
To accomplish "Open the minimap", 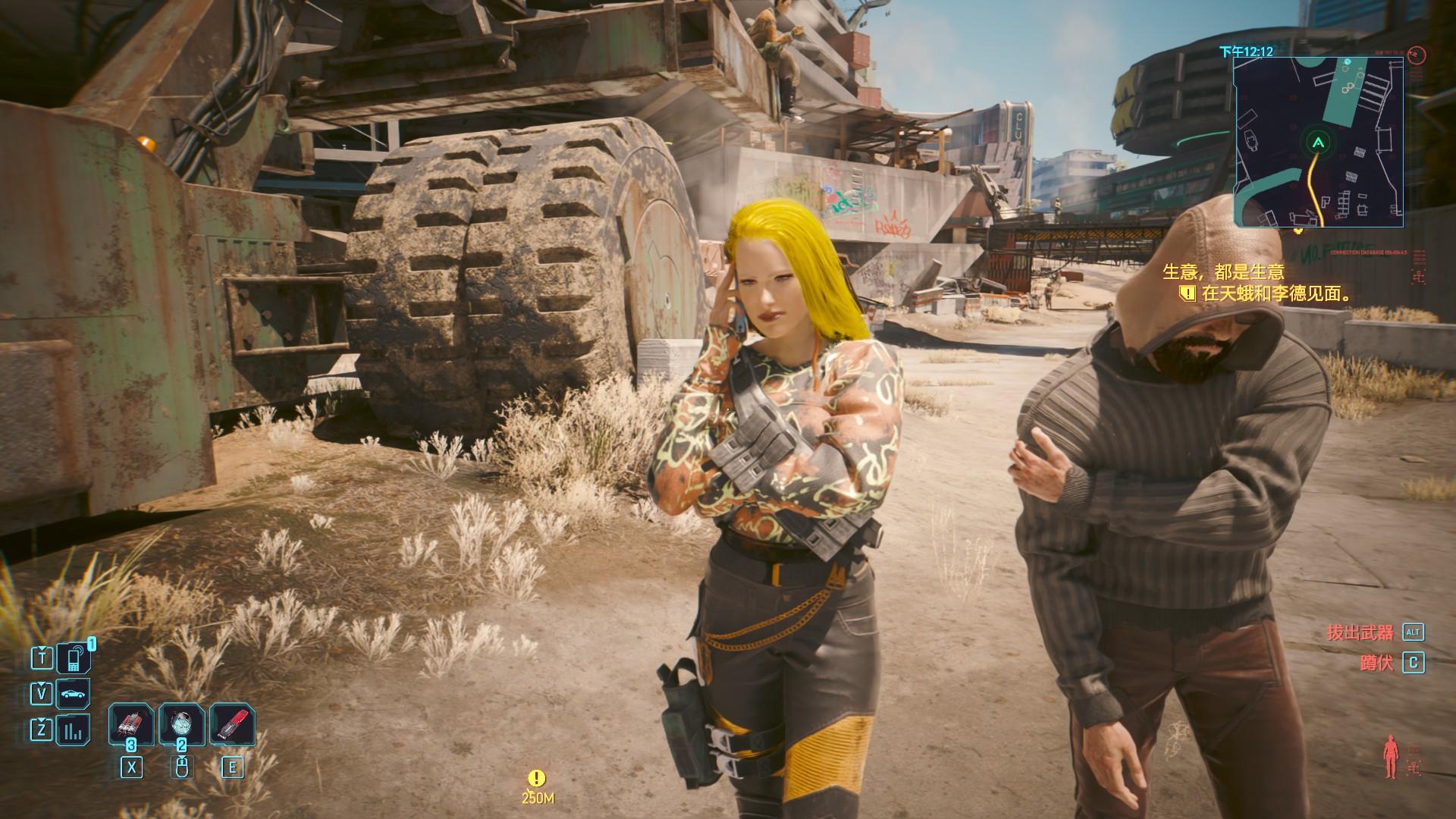I will coord(1318,143).
